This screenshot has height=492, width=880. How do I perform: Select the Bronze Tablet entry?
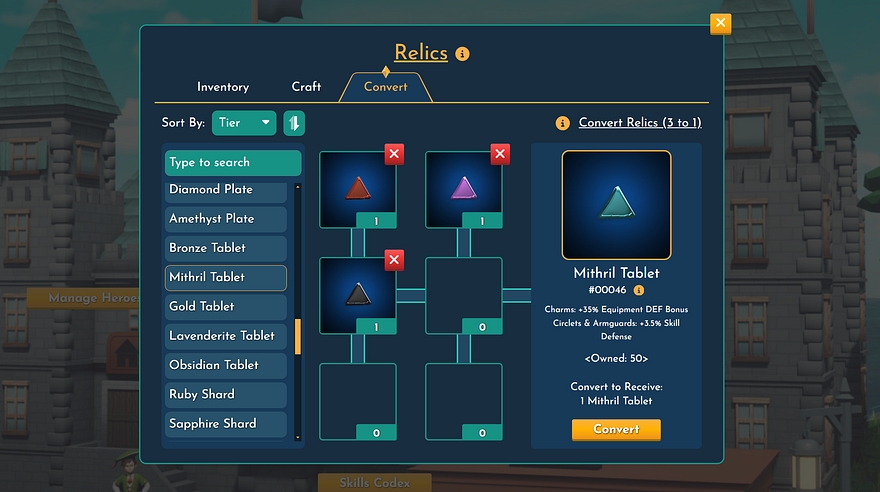click(x=226, y=248)
